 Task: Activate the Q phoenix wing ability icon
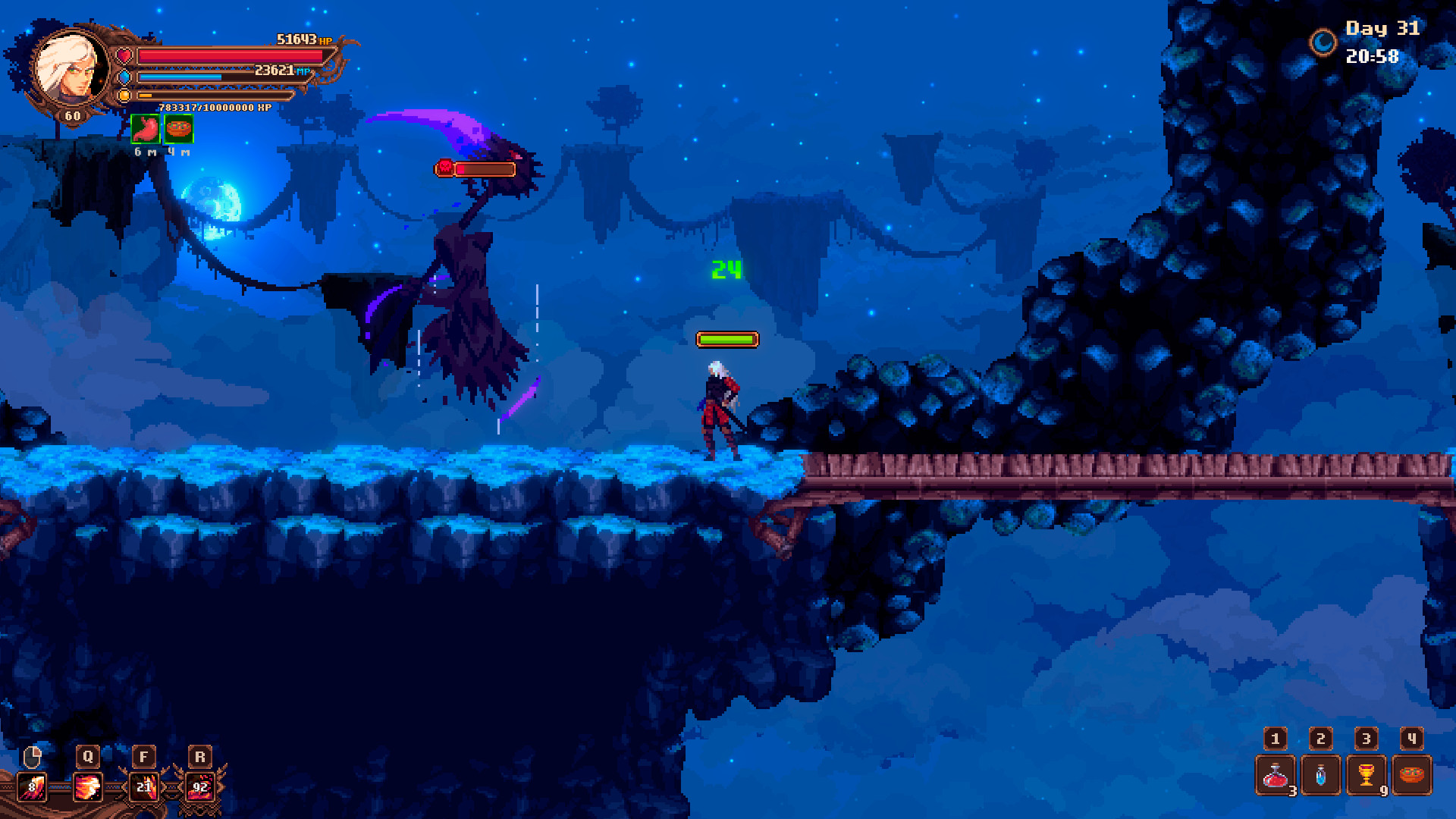pos(87,786)
